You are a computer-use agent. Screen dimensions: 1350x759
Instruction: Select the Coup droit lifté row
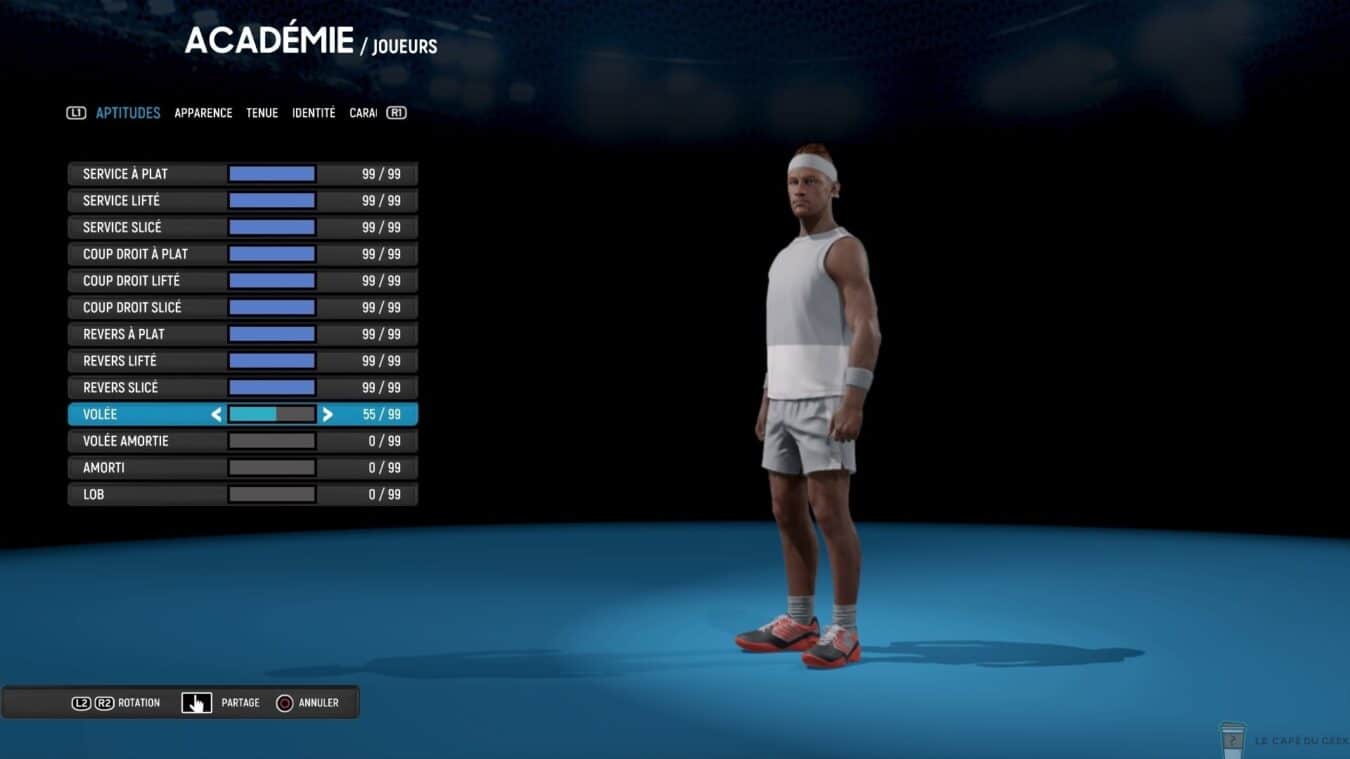[x=242, y=281]
